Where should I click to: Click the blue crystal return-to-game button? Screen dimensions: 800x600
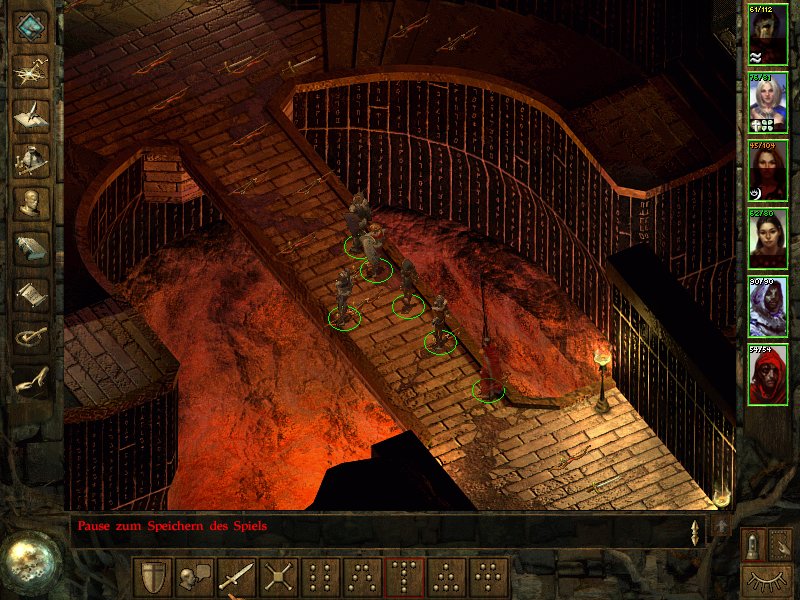tap(32, 27)
